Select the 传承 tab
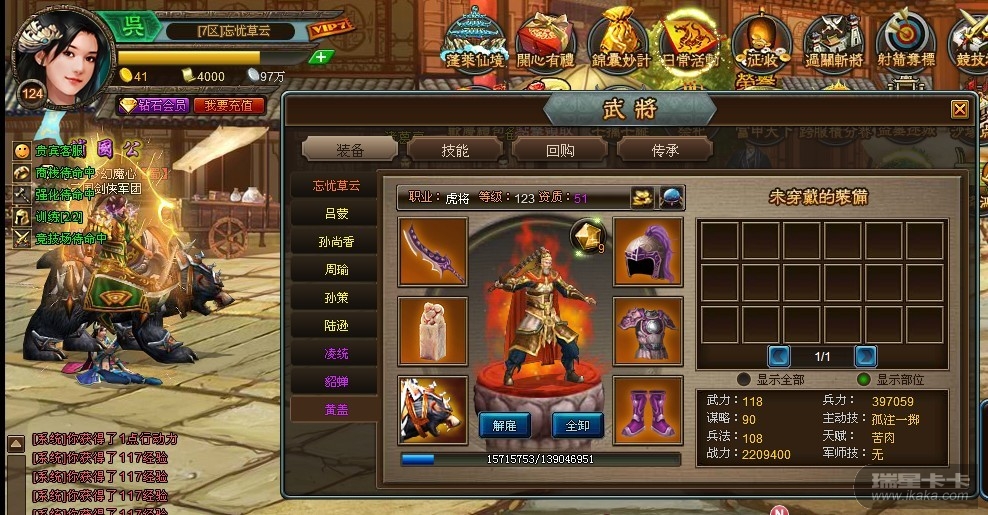Viewport: 988px width, 515px height. 665,150
